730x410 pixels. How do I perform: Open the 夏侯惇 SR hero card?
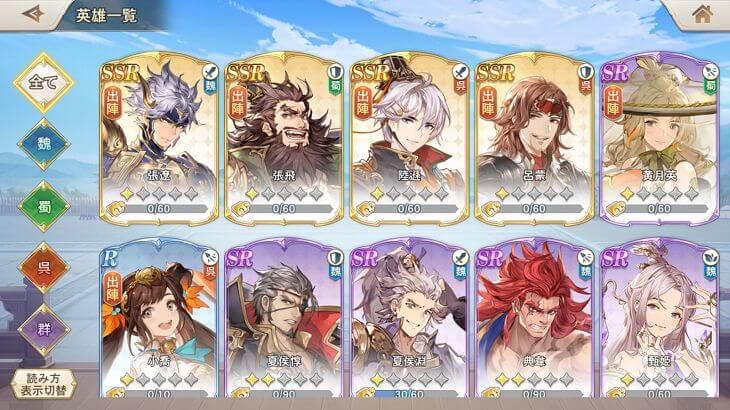click(284, 322)
